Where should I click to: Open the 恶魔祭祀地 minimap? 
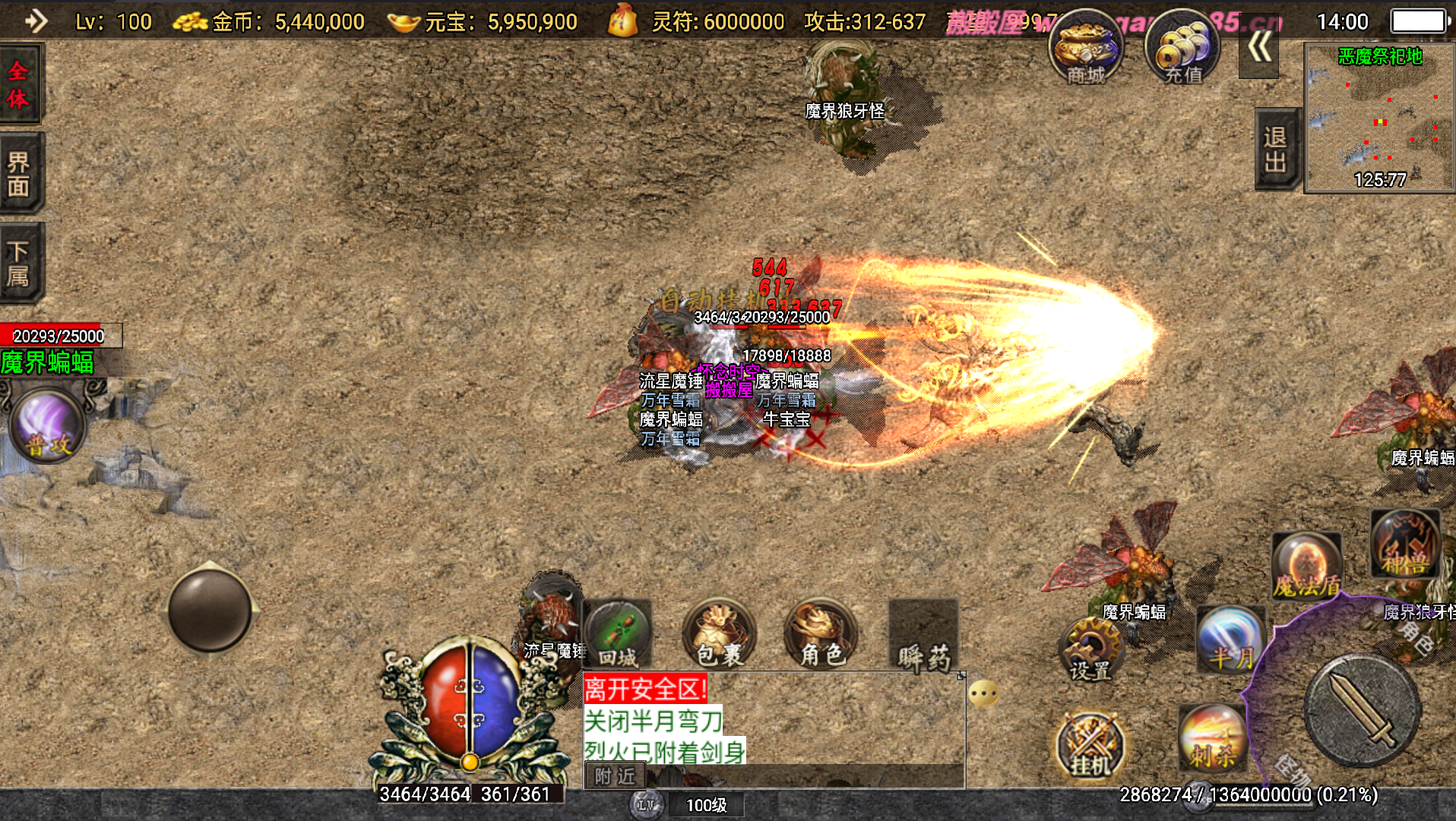click(x=1378, y=118)
